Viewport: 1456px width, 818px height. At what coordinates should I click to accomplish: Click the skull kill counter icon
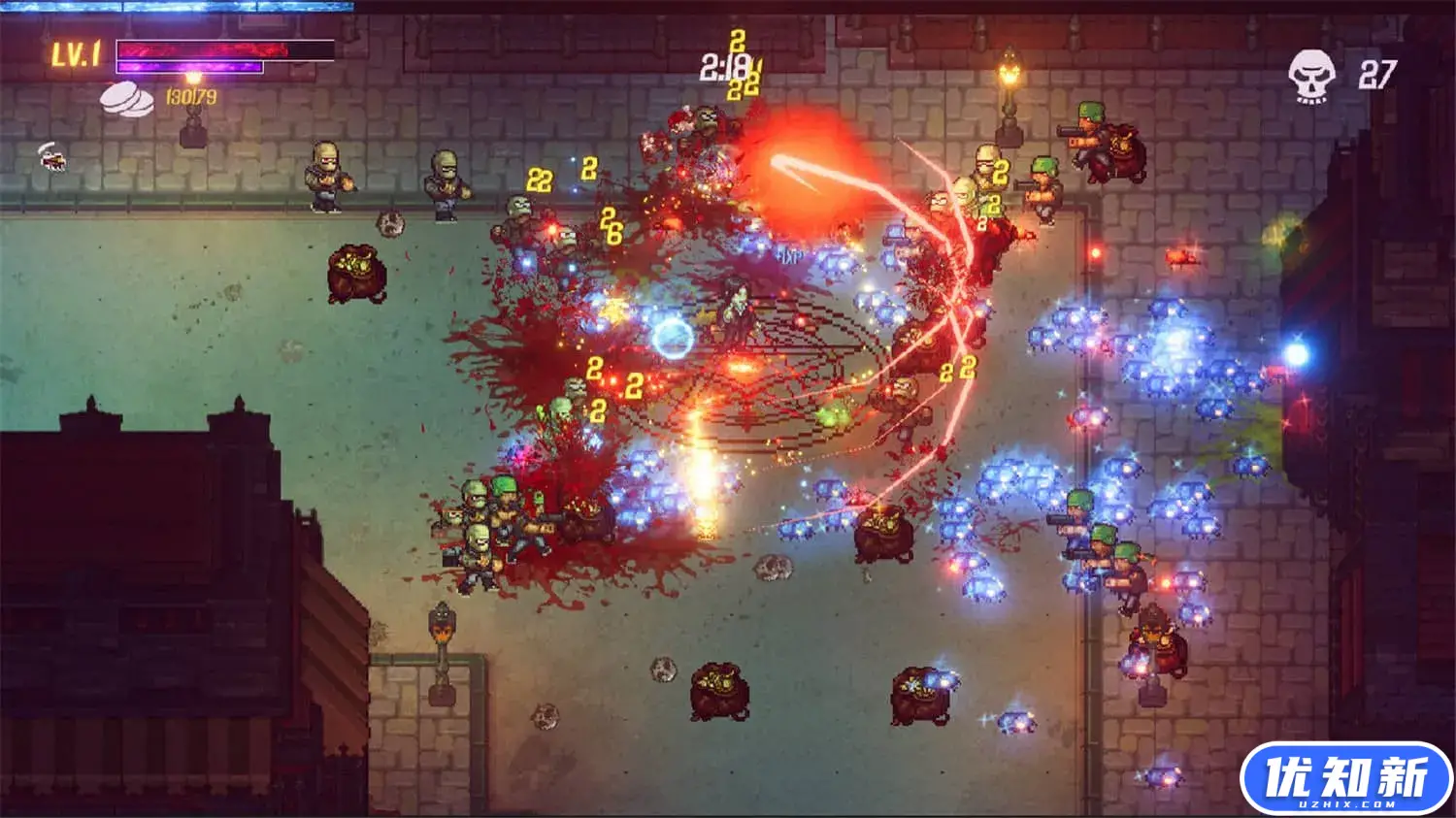[1311, 75]
